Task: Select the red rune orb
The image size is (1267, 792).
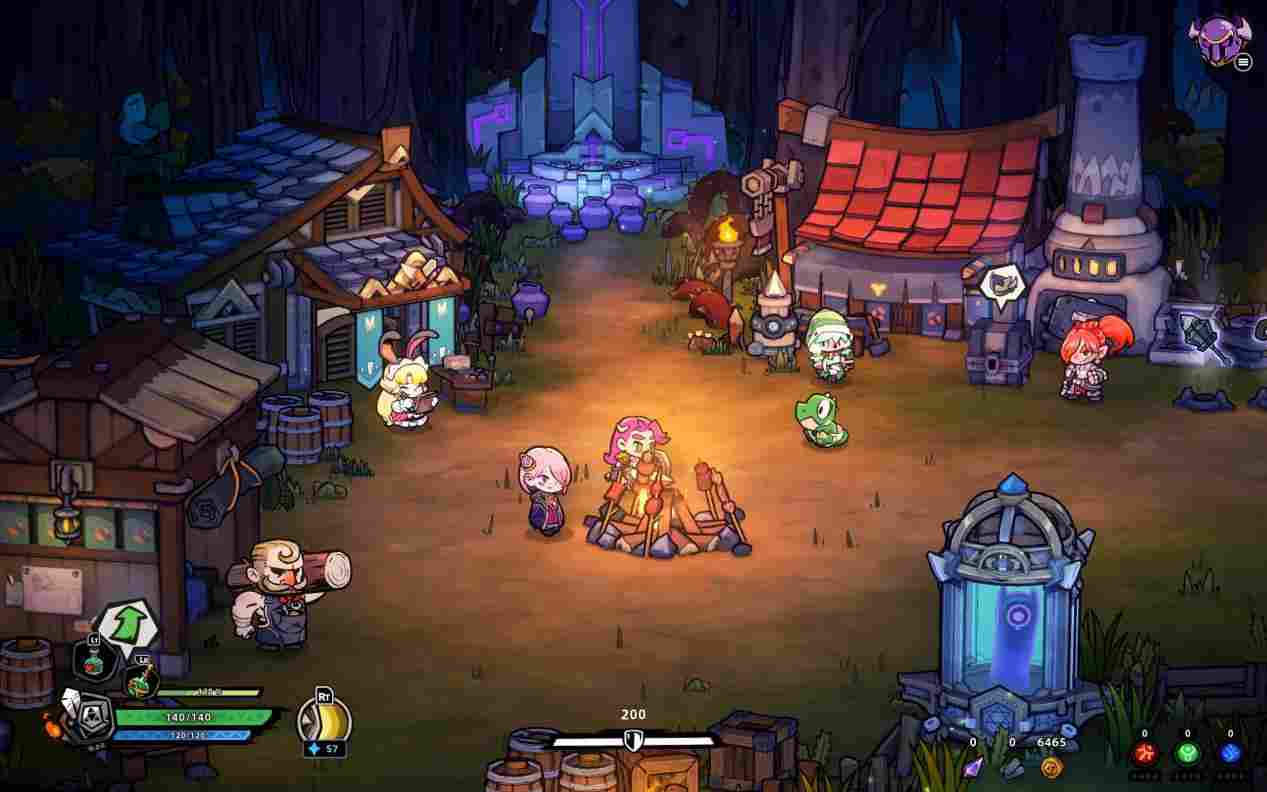Action: coord(1145,754)
